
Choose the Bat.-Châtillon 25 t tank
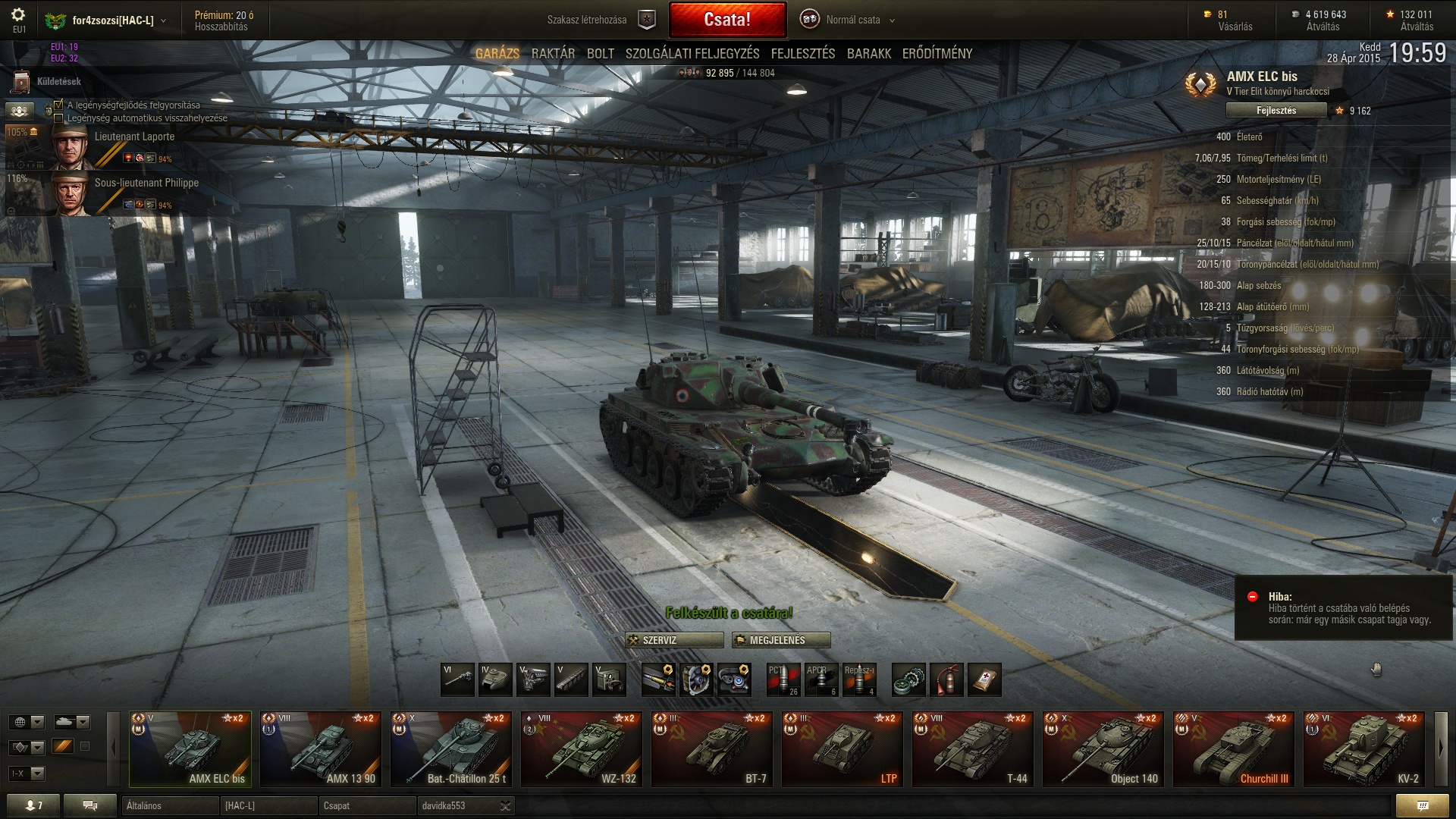point(451,749)
